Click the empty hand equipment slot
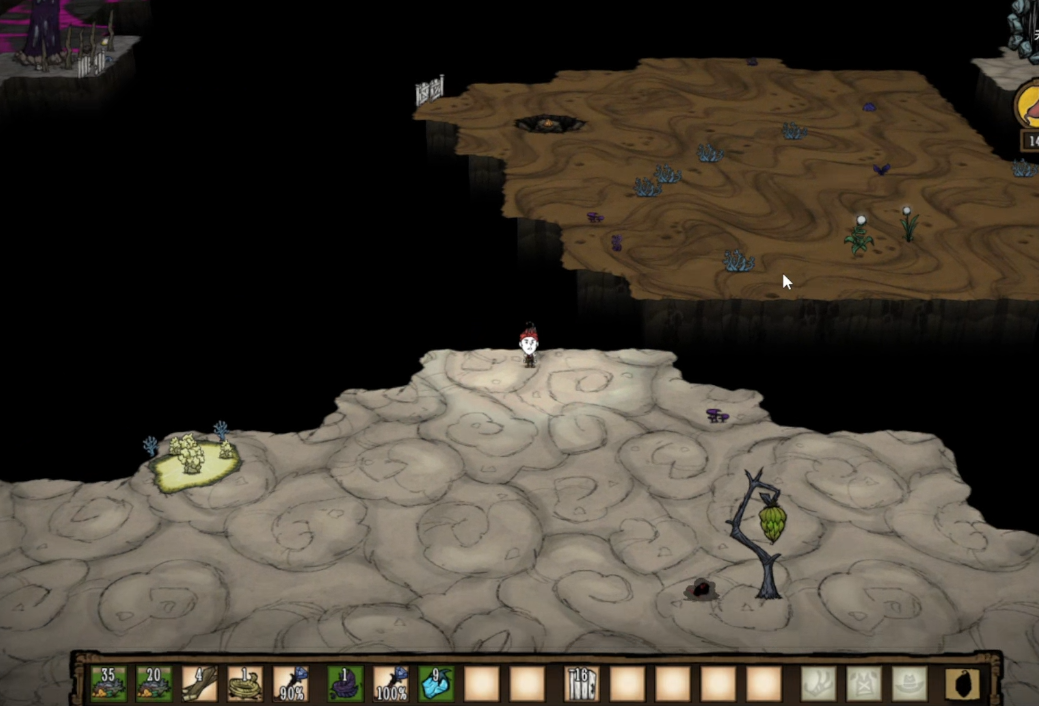The width and height of the screenshot is (1039, 706). [818, 683]
